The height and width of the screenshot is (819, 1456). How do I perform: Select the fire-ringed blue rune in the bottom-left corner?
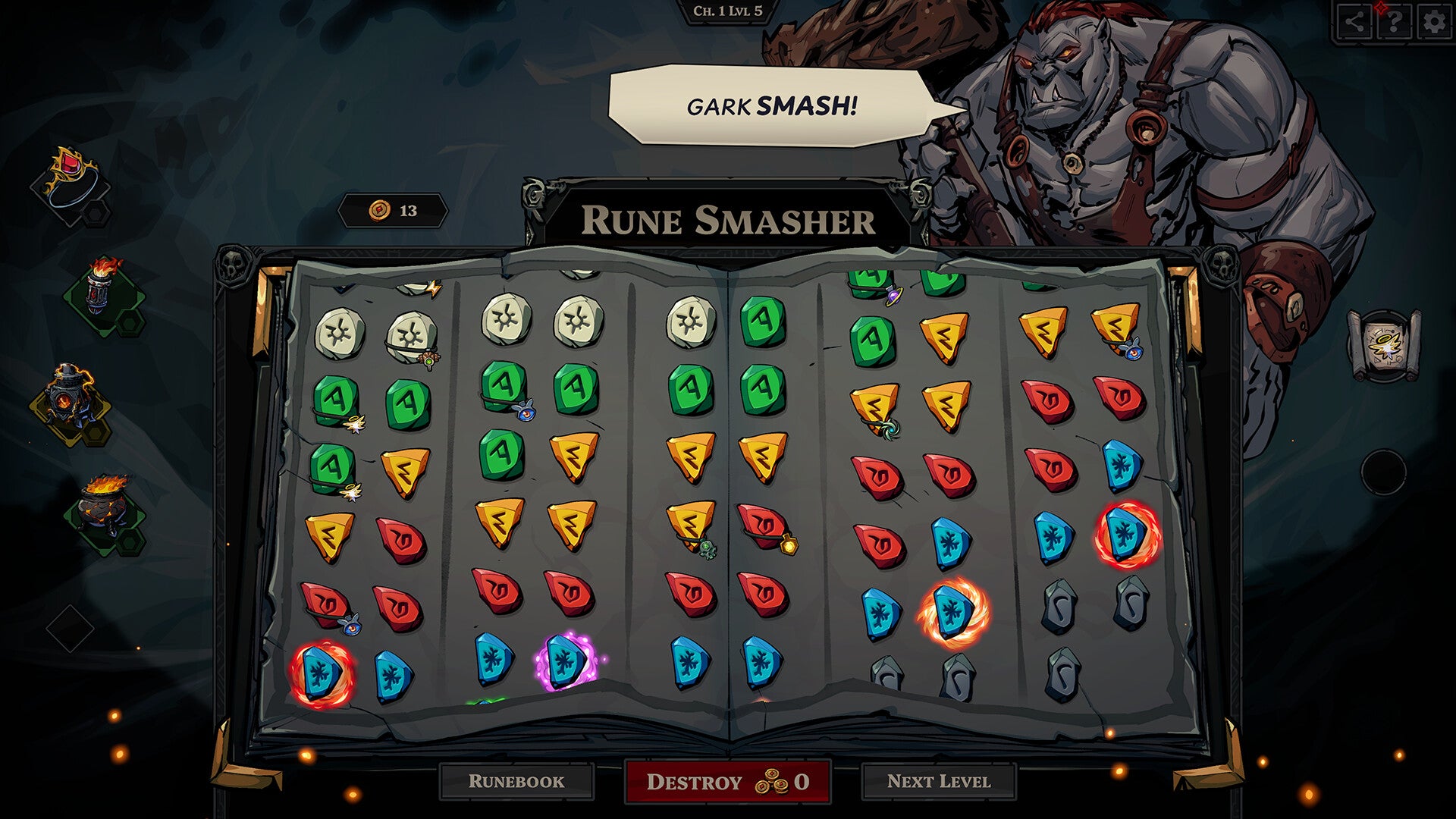[322, 673]
